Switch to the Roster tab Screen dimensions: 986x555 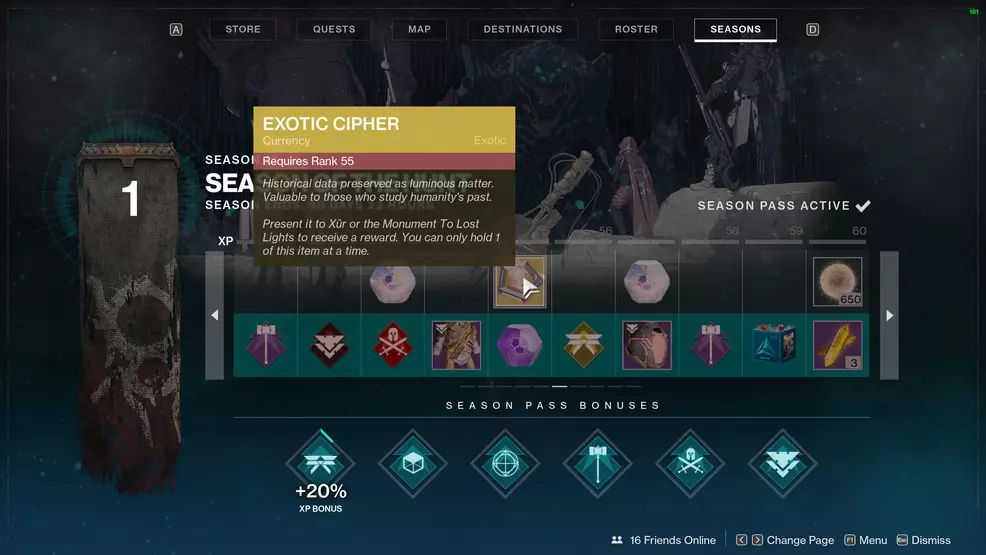pos(636,29)
